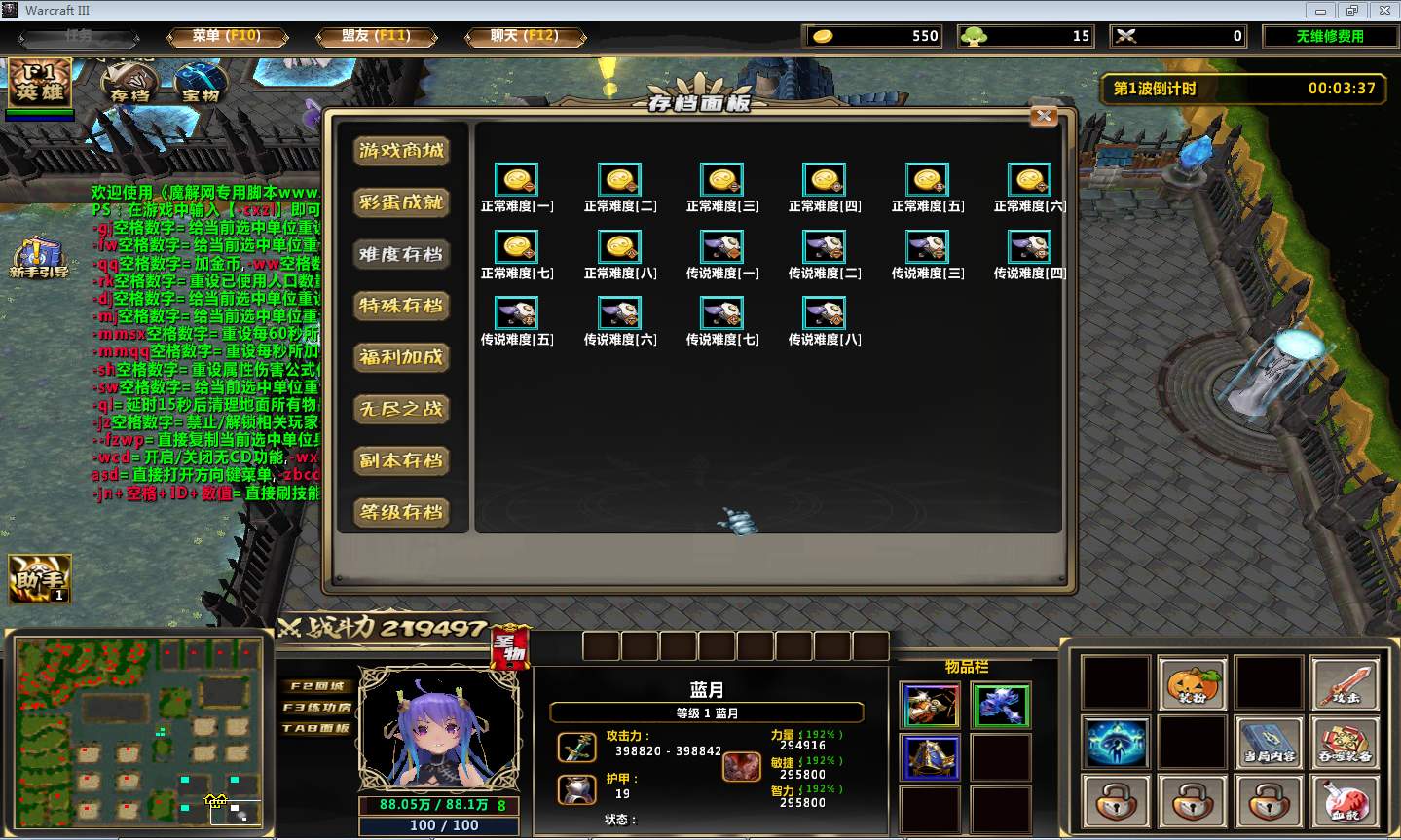This screenshot has height=840, width=1401.
Task: Click the minimap
Action: tap(138, 730)
